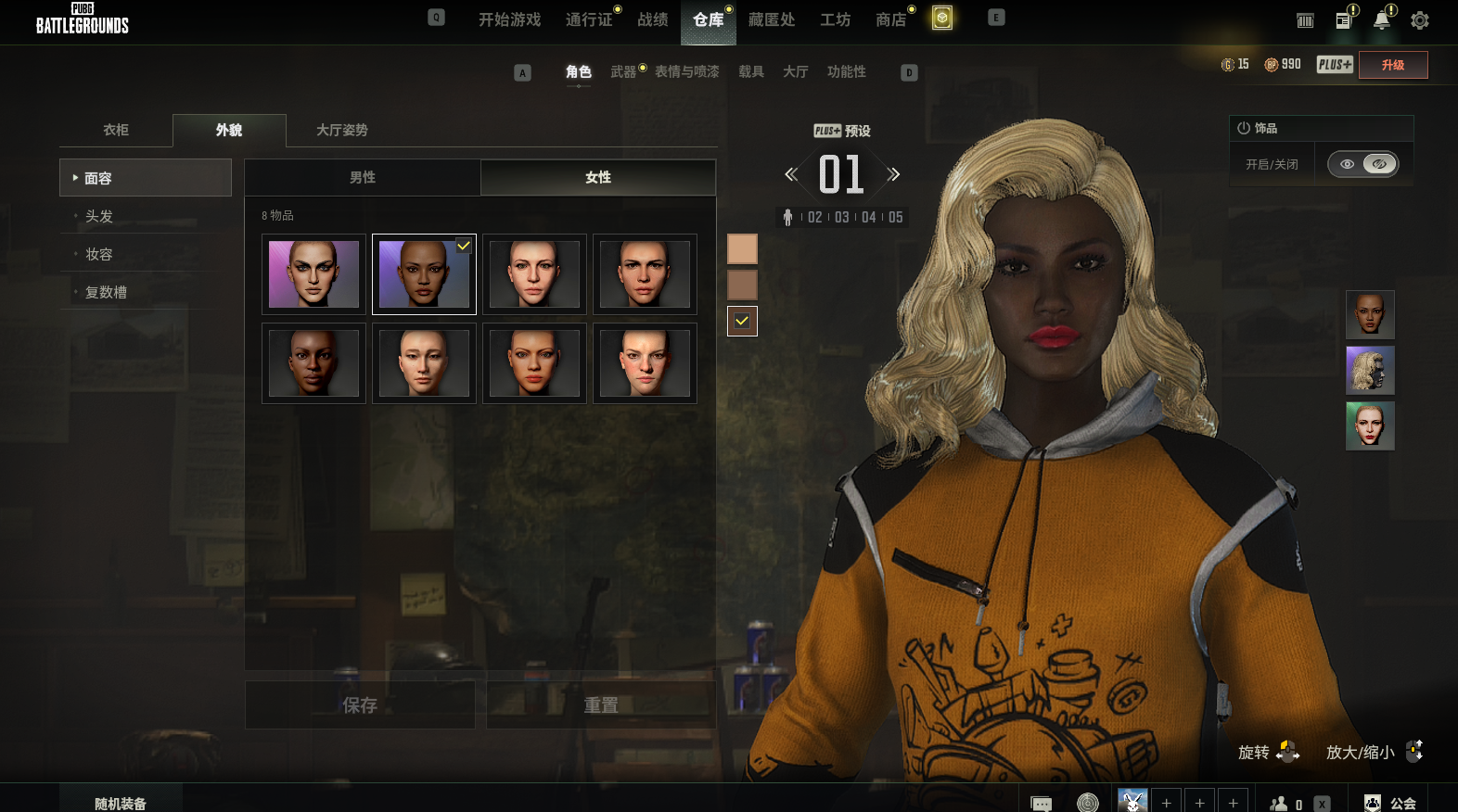Open the 通行证 pass menu
This screenshot has height=812, width=1458.
589,19
